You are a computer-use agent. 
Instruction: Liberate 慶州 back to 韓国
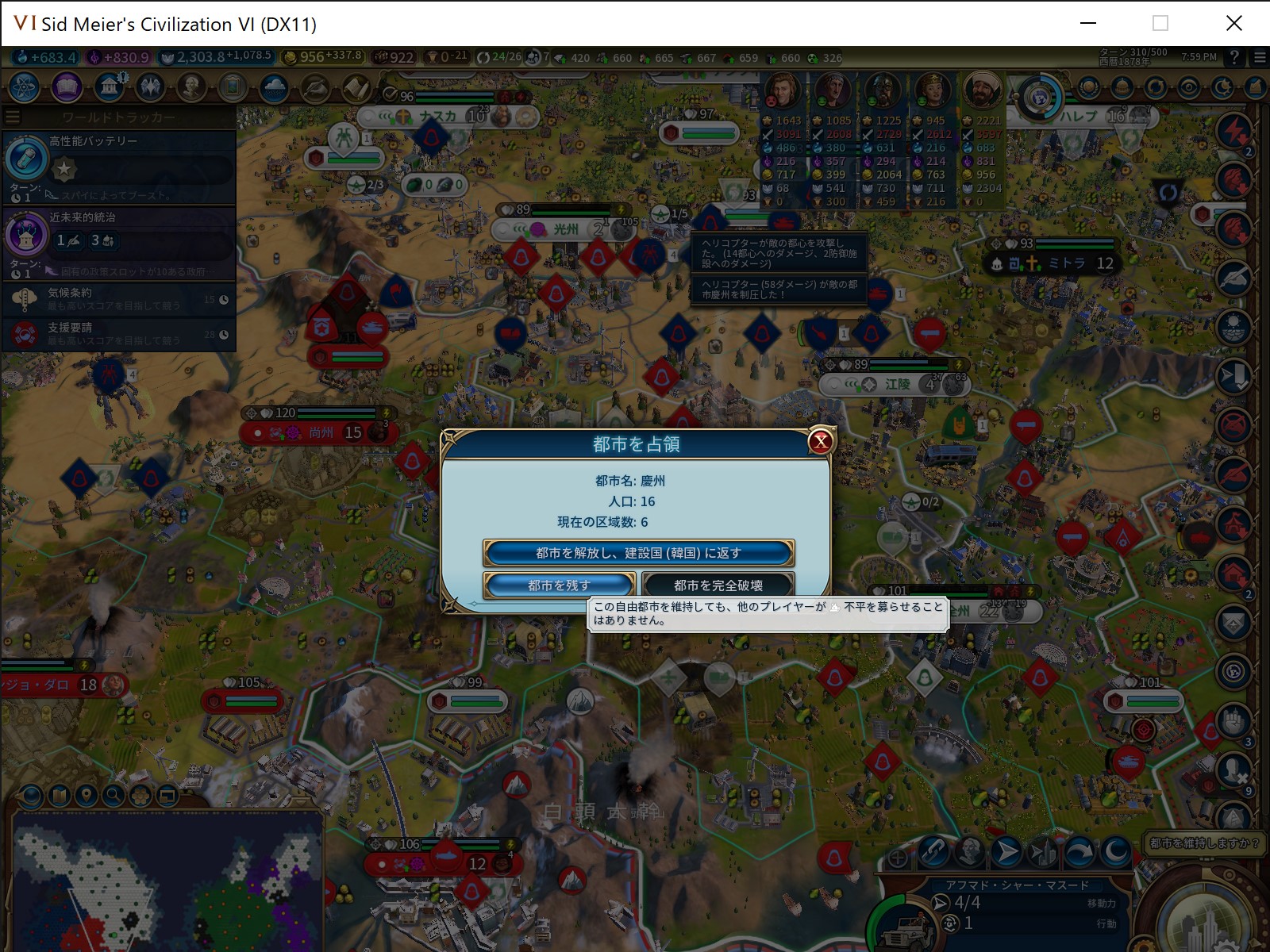pyautogui.click(x=639, y=552)
